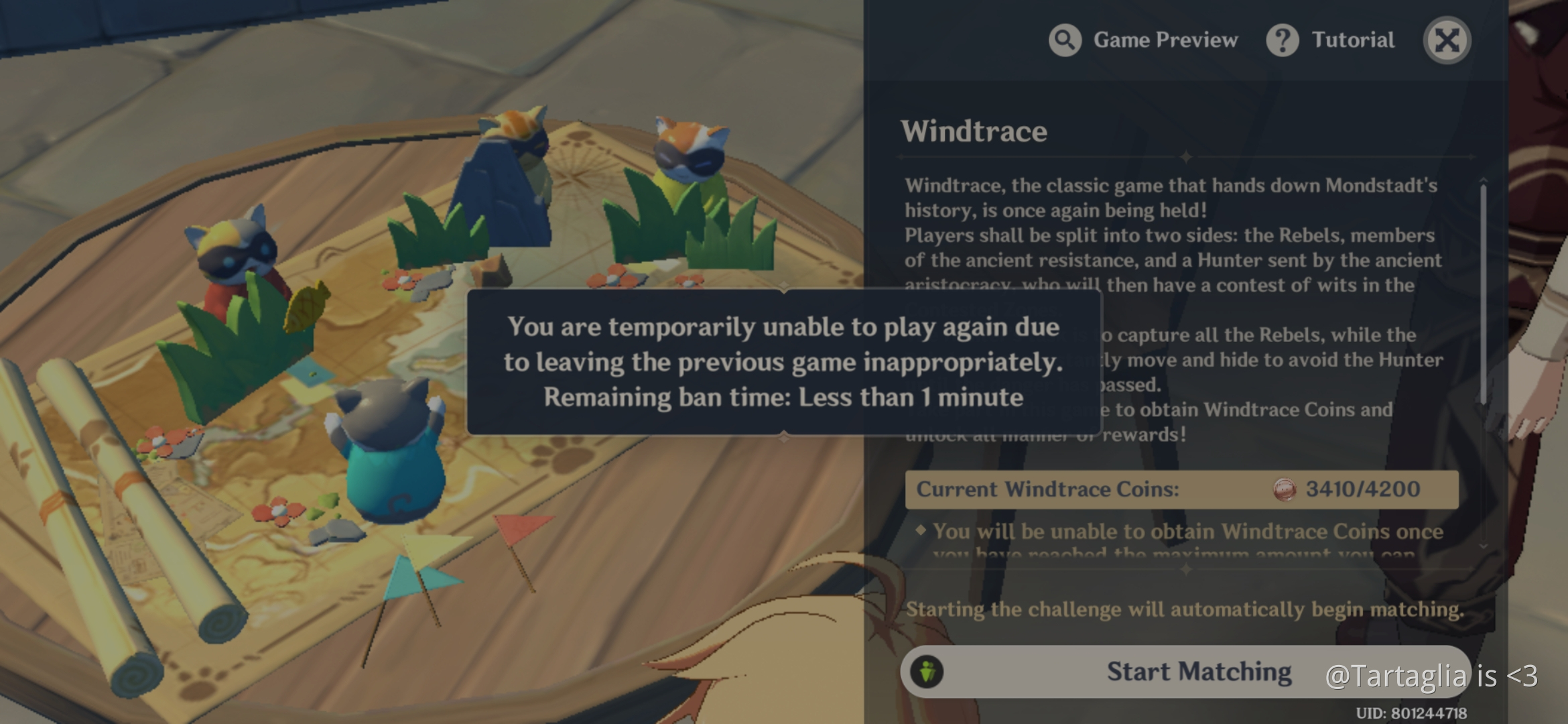Click the Current Windtrace Coins progress bar
This screenshot has width=1568, height=724.
click(1186, 489)
